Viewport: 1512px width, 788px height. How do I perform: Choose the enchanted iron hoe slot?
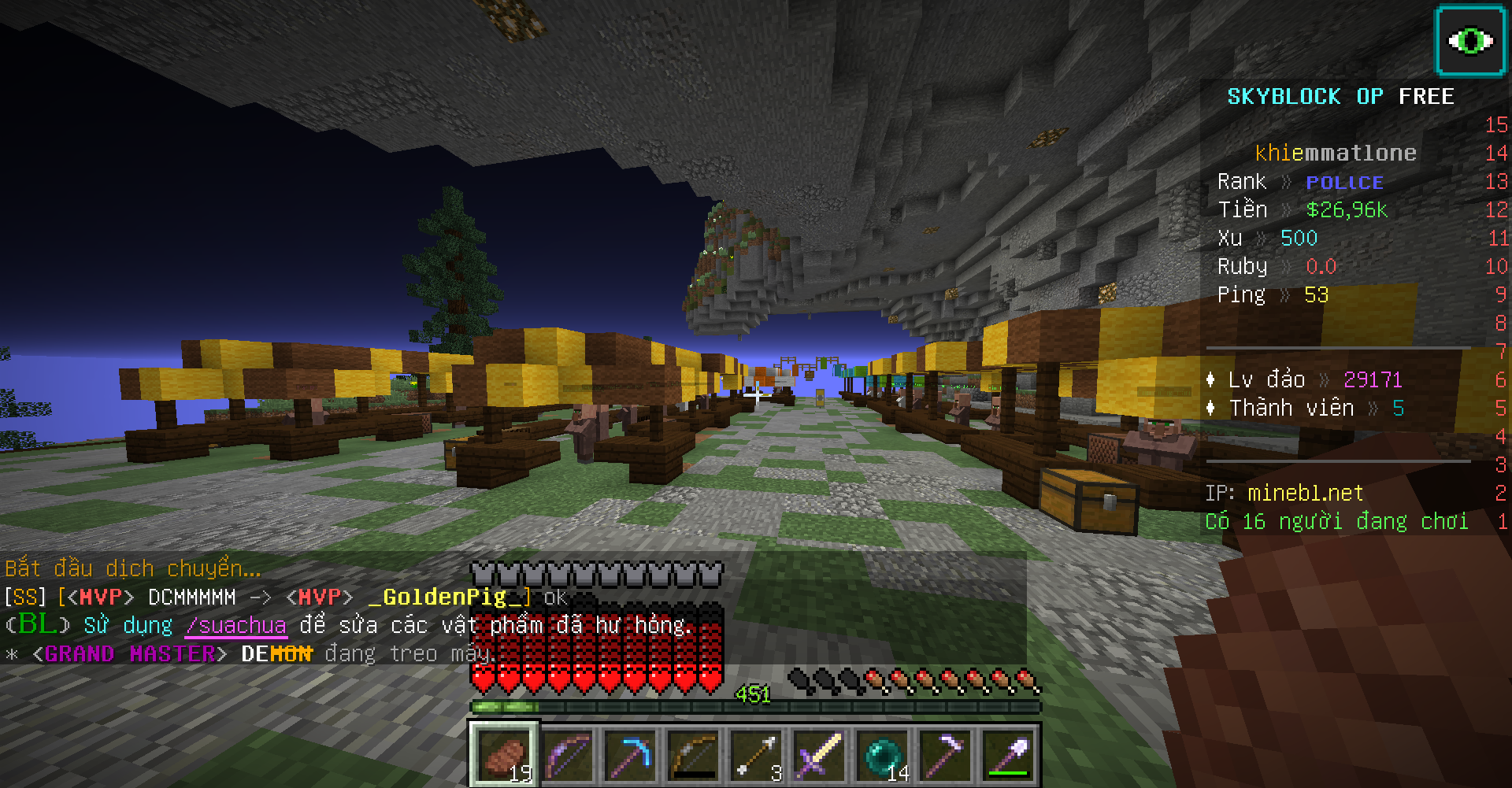(x=945, y=755)
